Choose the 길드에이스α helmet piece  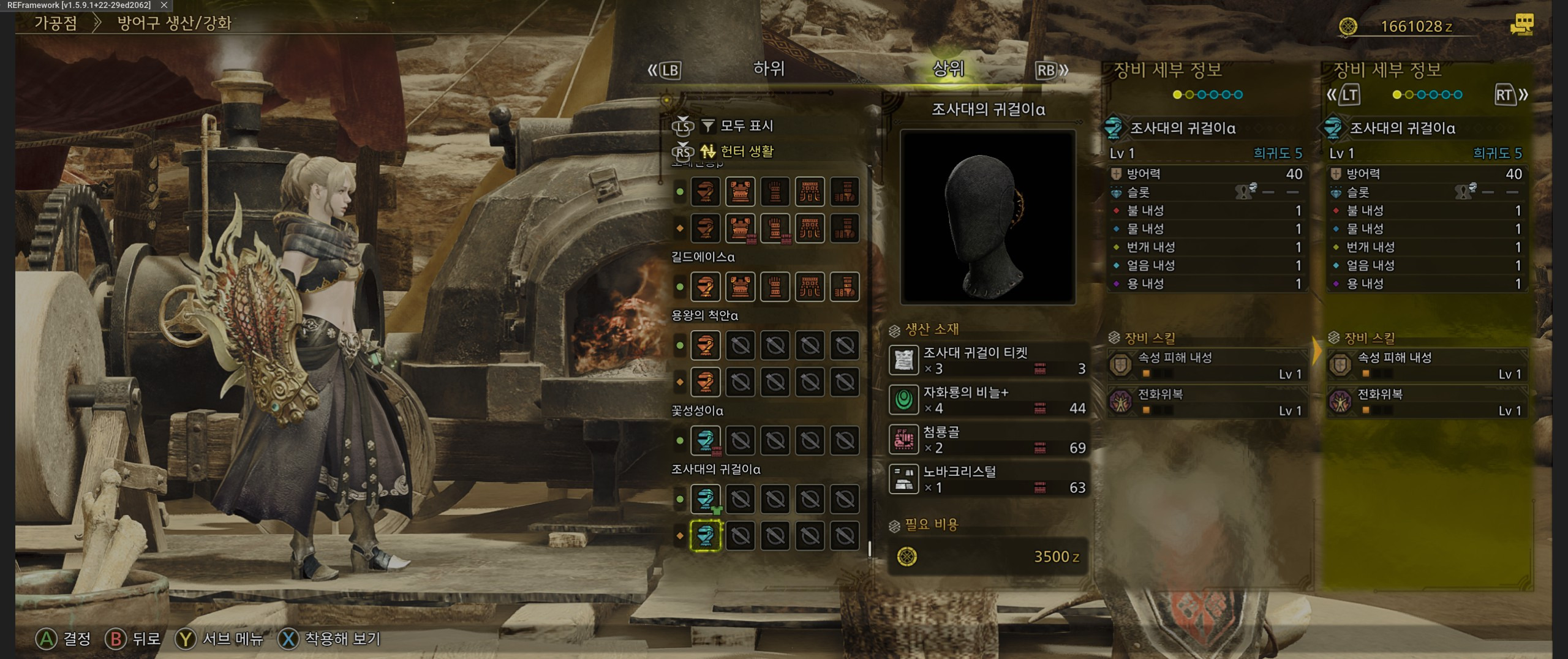pos(705,287)
